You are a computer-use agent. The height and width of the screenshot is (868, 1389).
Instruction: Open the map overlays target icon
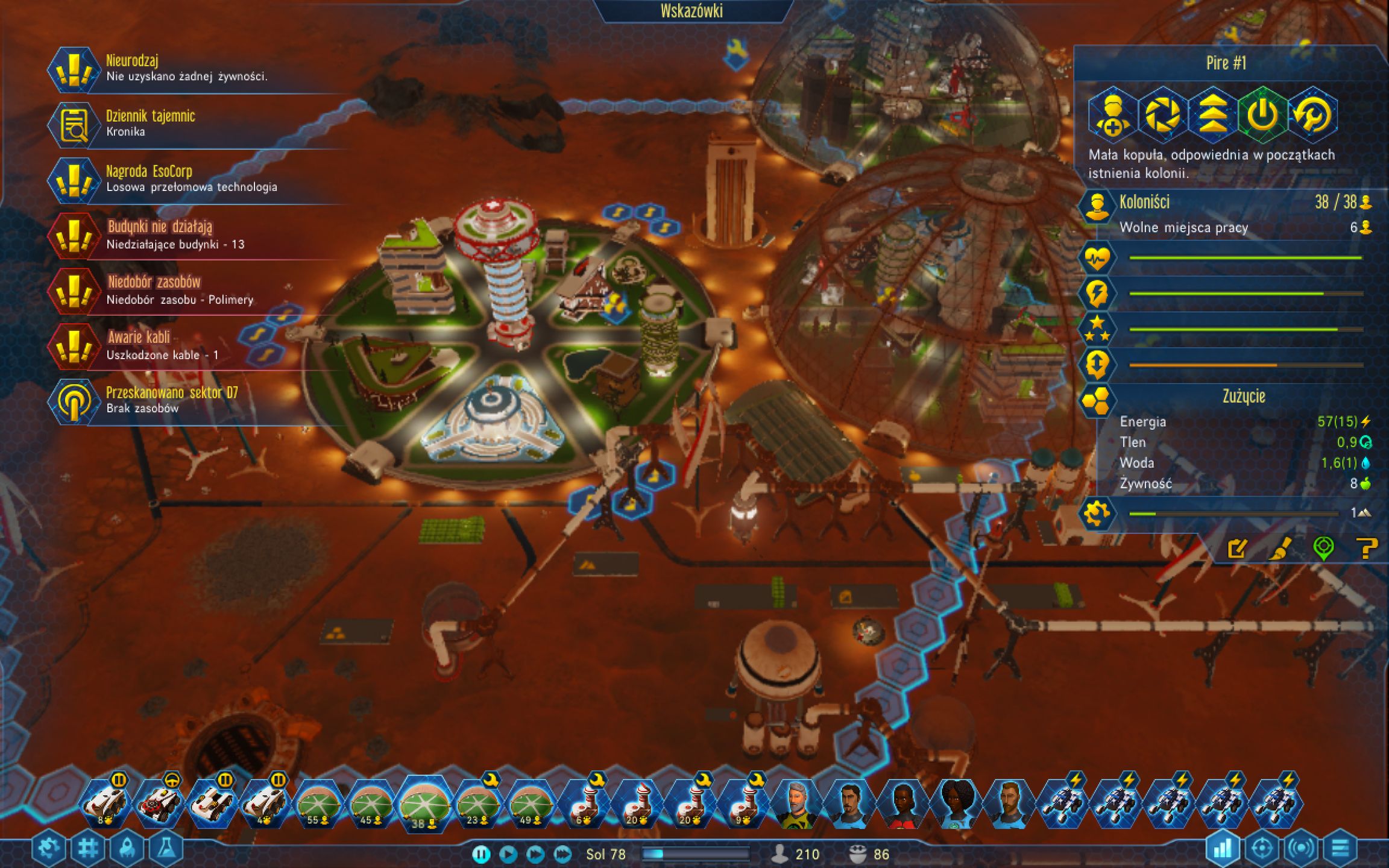1261,848
